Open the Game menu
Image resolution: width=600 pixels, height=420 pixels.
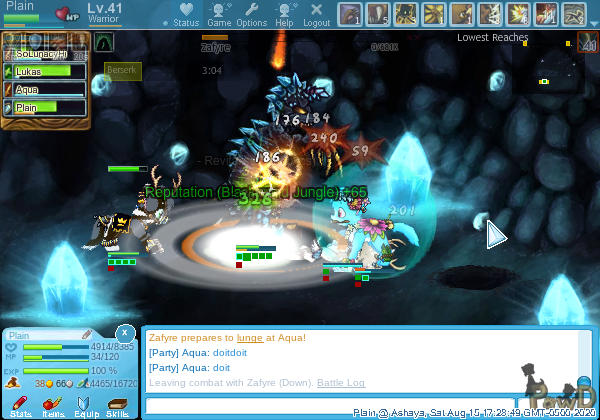pos(219,14)
